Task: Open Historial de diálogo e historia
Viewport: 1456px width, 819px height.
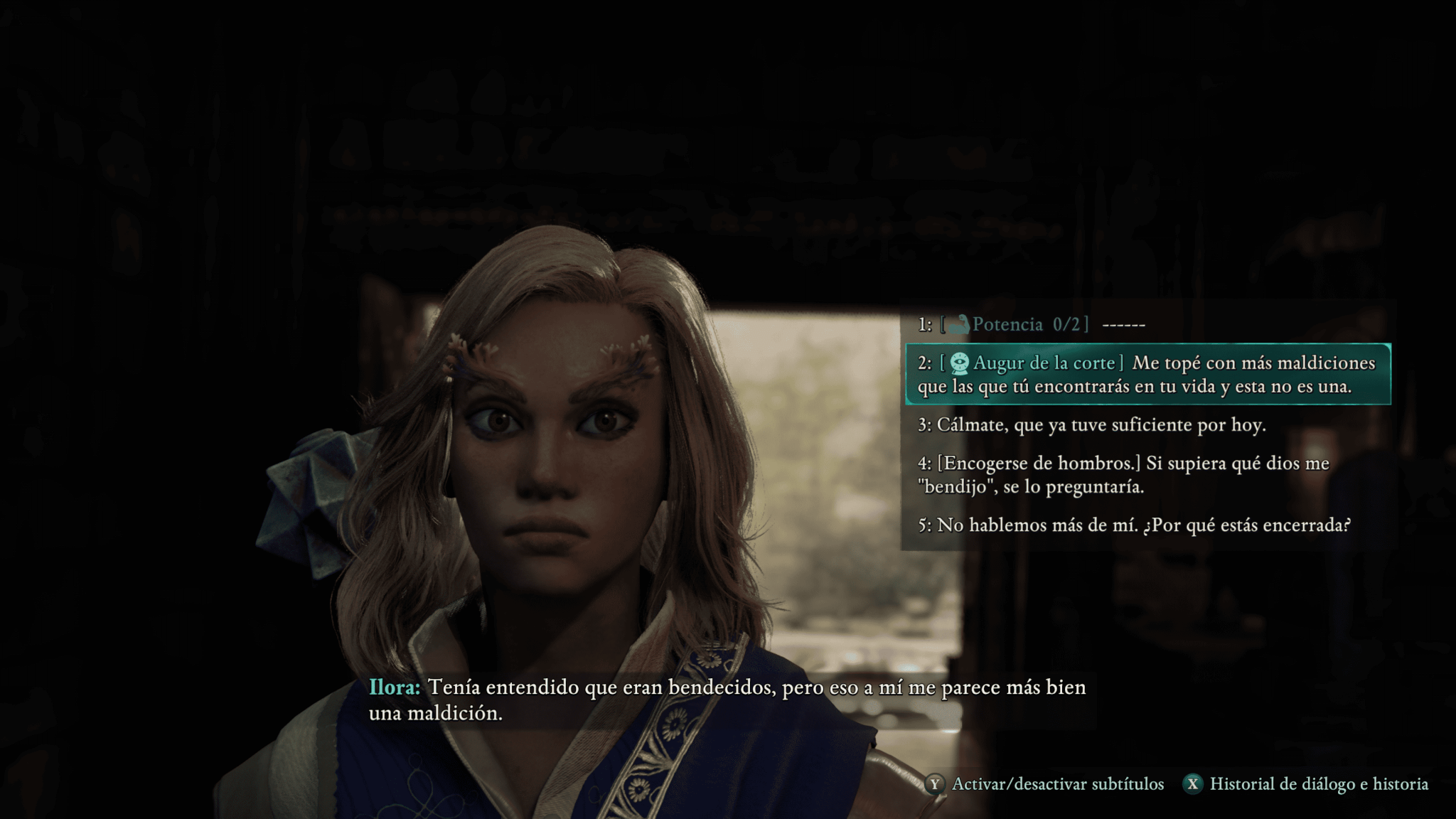Action: coord(1306,784)
